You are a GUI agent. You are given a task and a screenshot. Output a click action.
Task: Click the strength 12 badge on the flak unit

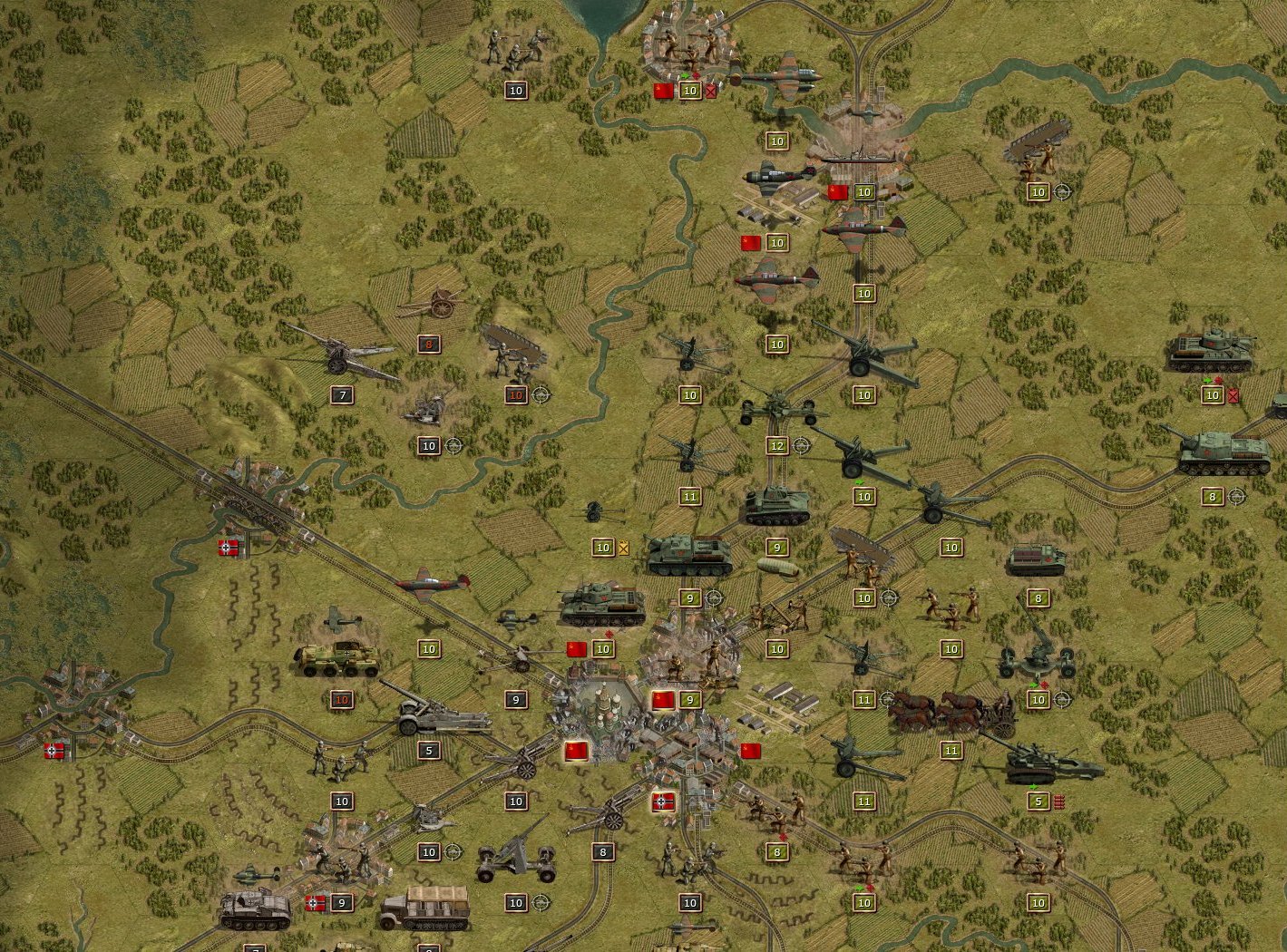[x=776, y=446]
